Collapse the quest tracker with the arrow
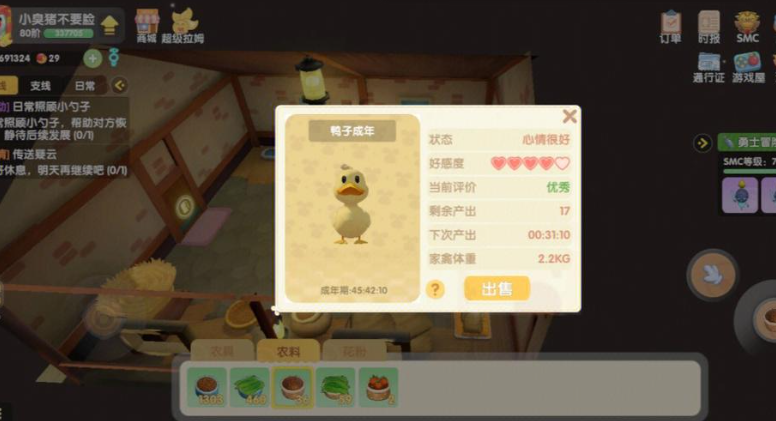This screenshot has height=421, width=776. (x=119, y=86)
